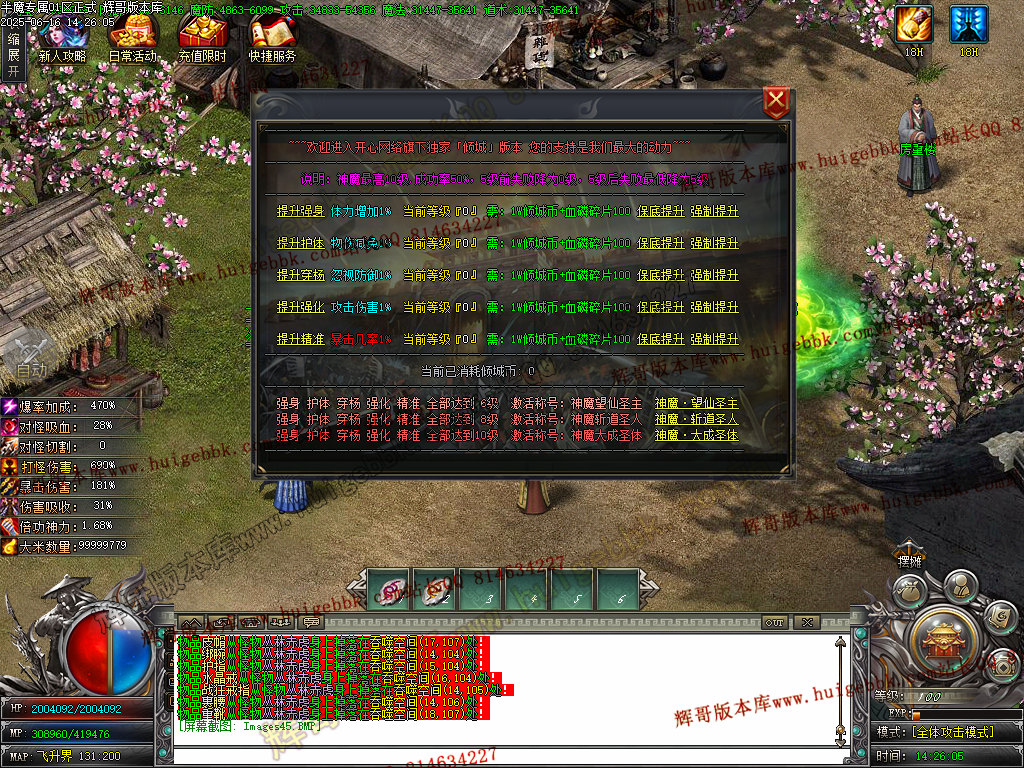Viewport: 1024px width, 768px height.
Task: Choose the 提升护体 upgrade link
Action: tap(300, 243)
